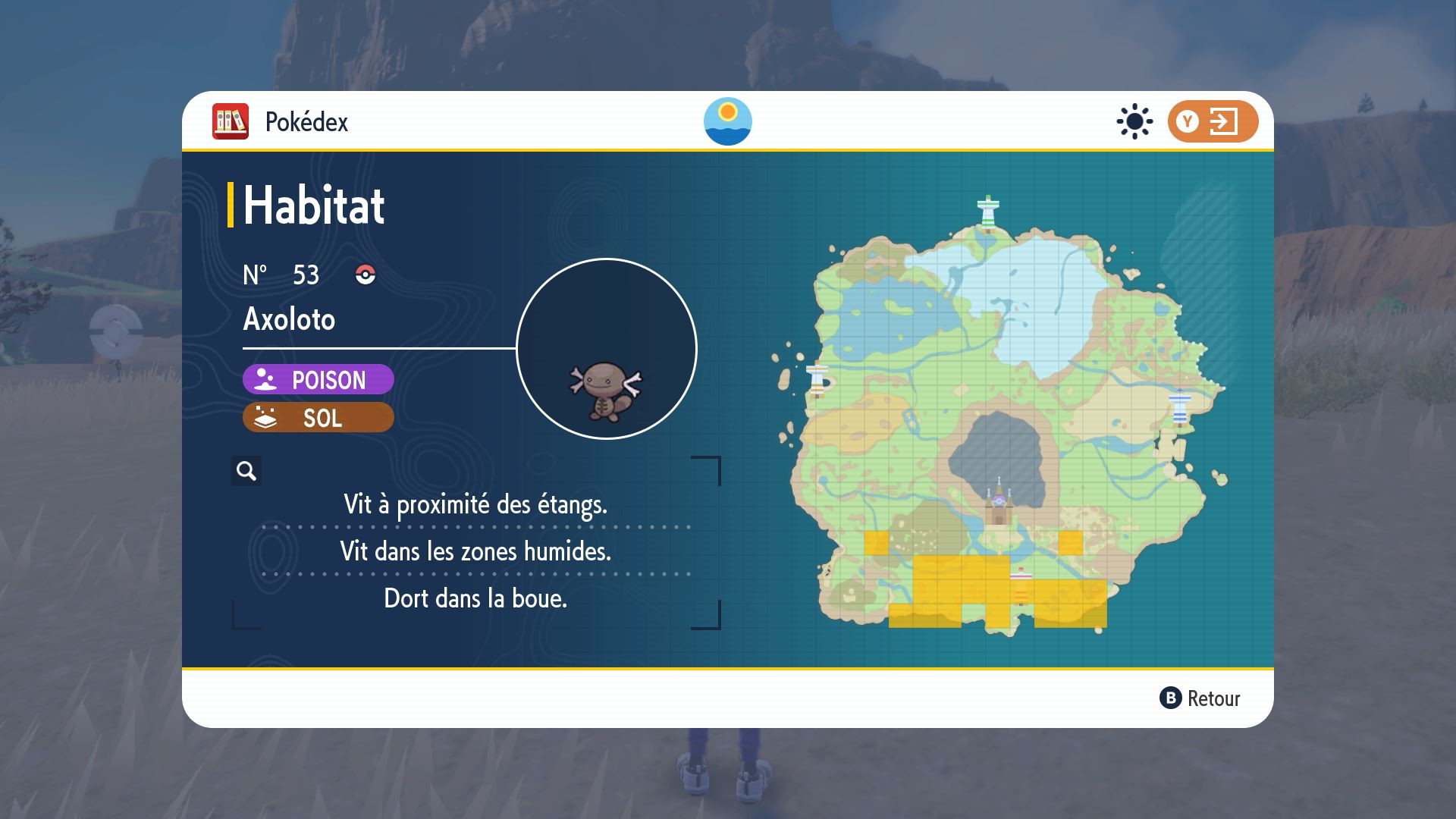Expand the habitat entry 'Dort dans la boue'
This screenshot has width=1456, height=819.
pos(476,598)
